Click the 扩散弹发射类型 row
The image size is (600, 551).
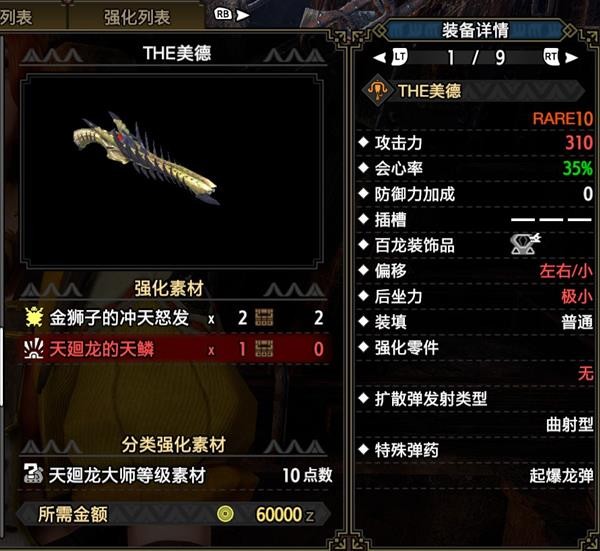475,399
